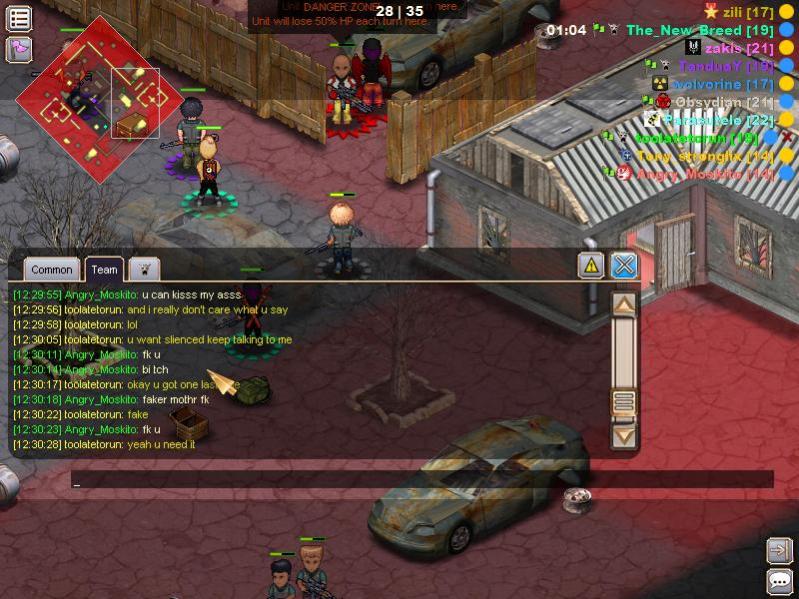The width and height of the screenshot is (799, 599).
Task: Open the main menu list button
Action: [19, 18]
